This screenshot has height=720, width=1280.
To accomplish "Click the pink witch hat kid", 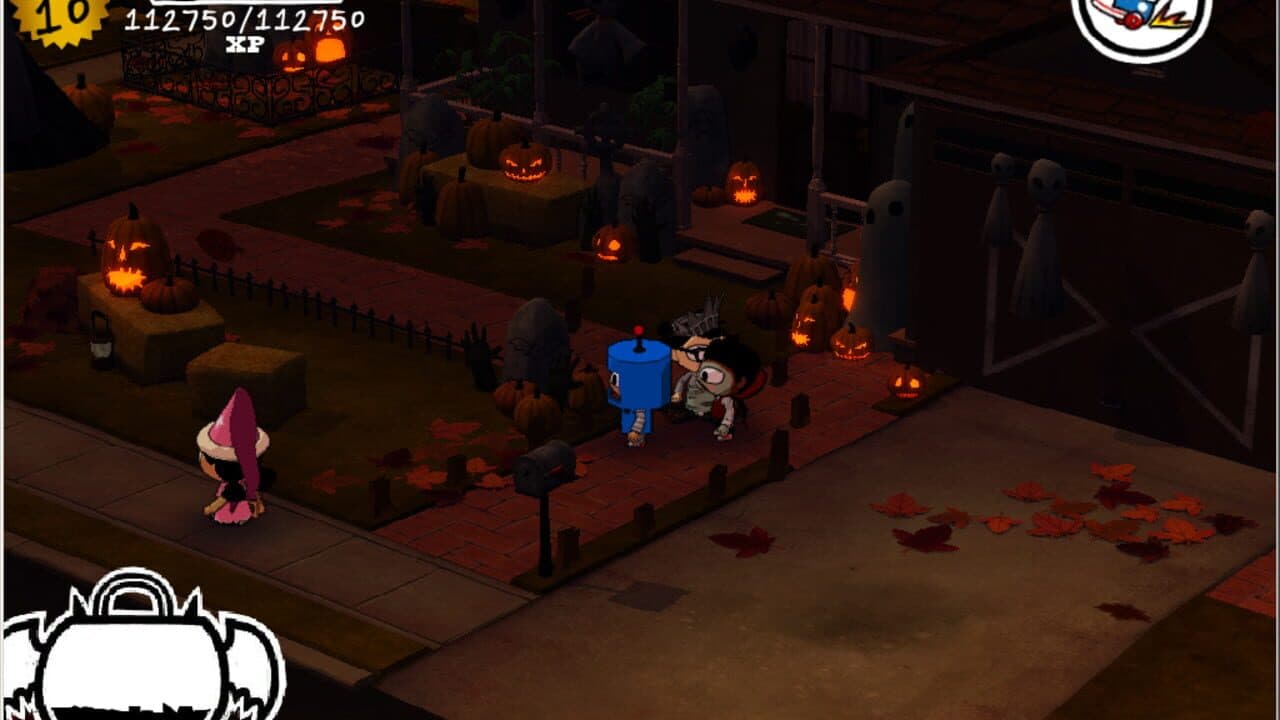I will click(232, 470).
